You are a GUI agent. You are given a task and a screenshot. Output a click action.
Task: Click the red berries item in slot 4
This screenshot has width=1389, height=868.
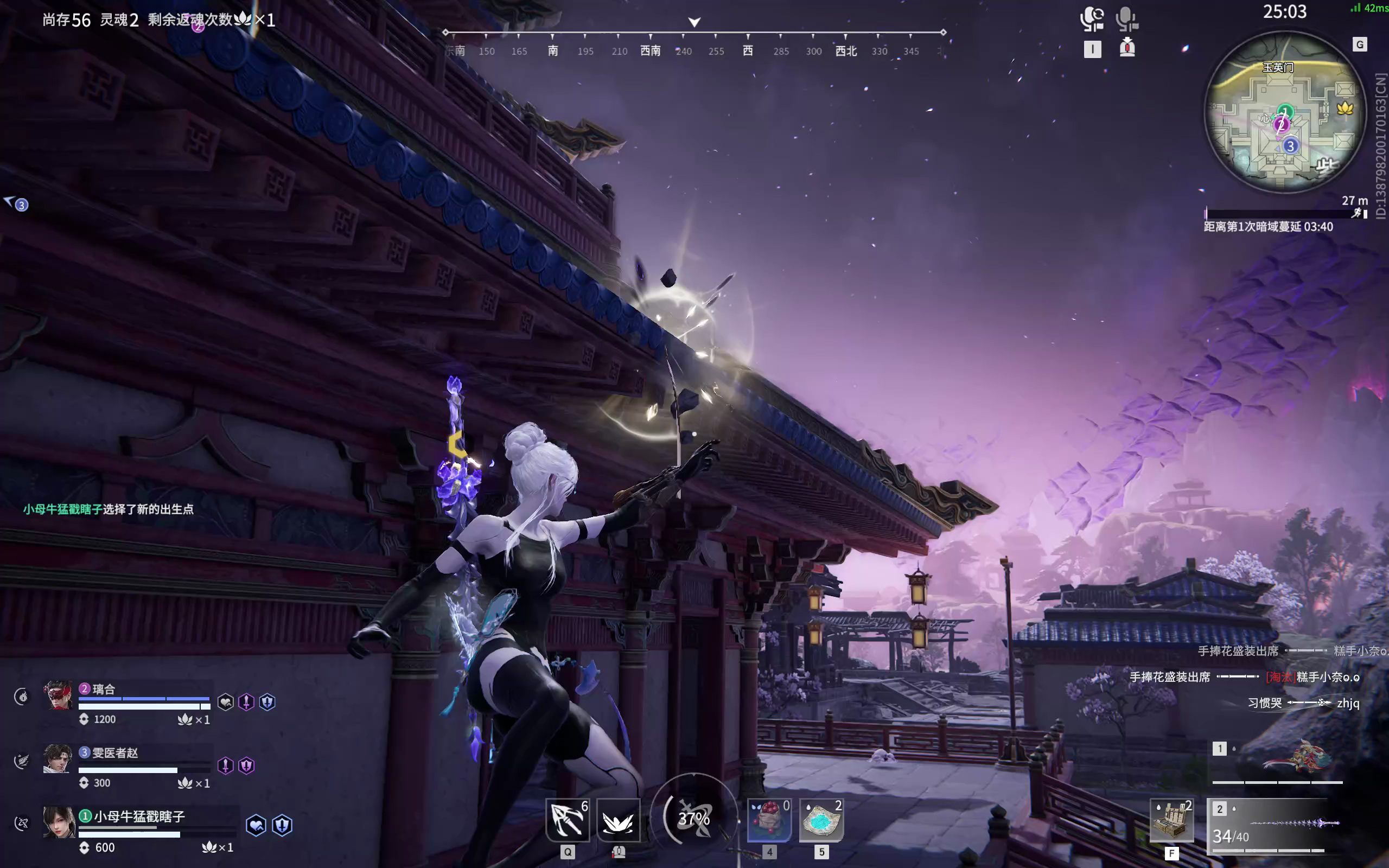click(769, 820)
